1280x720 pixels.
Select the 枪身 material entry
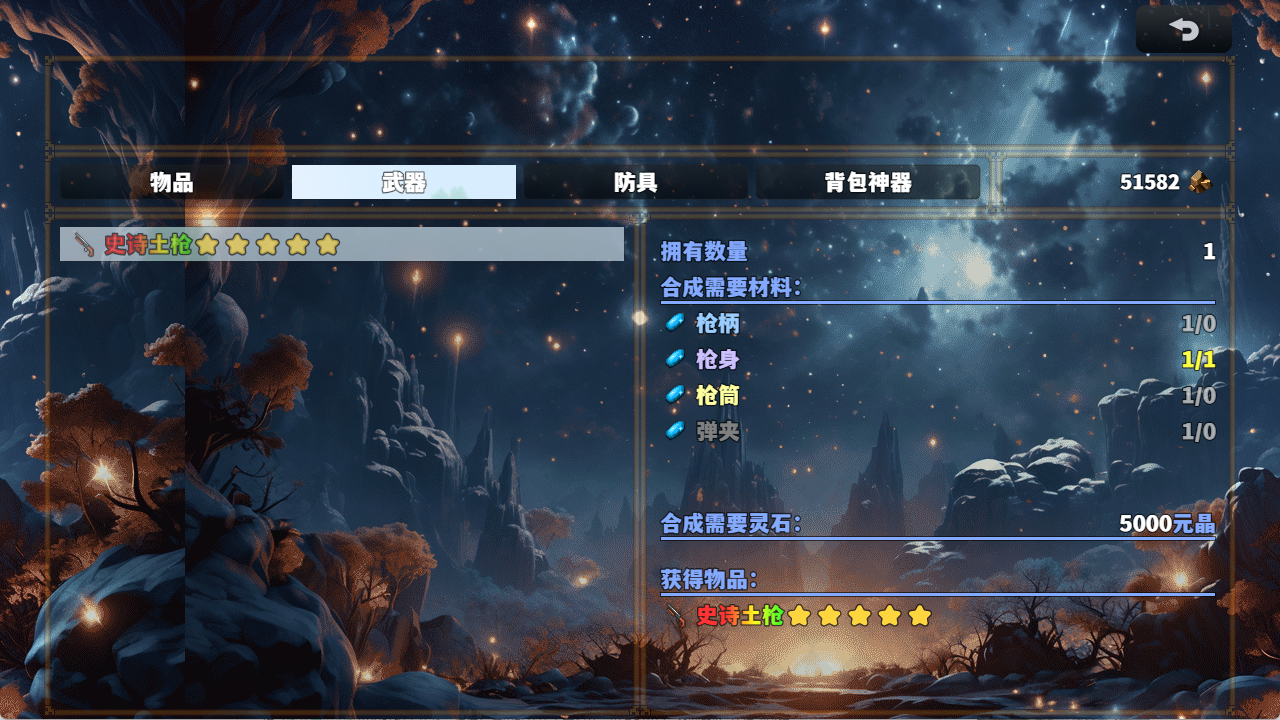pyautogui.click(x=718, y=359)
